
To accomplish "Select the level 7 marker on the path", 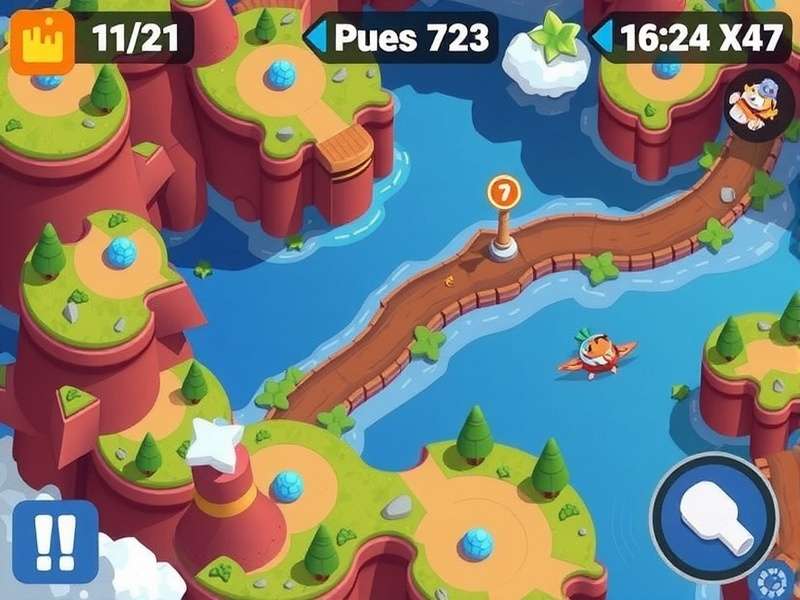I will 504,192.
